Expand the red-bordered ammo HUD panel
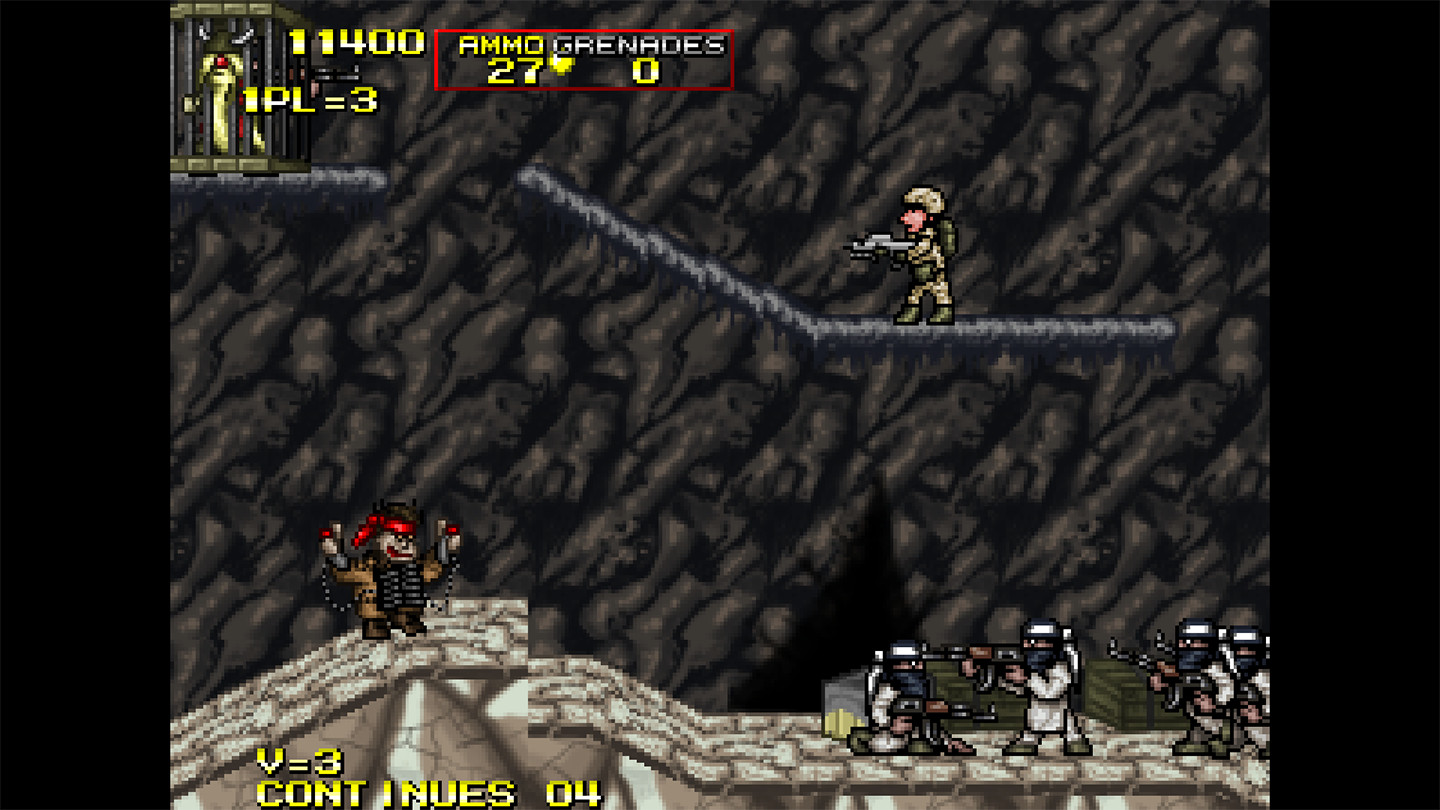Viewport: 1440px width, 810px height. point(585,55)
